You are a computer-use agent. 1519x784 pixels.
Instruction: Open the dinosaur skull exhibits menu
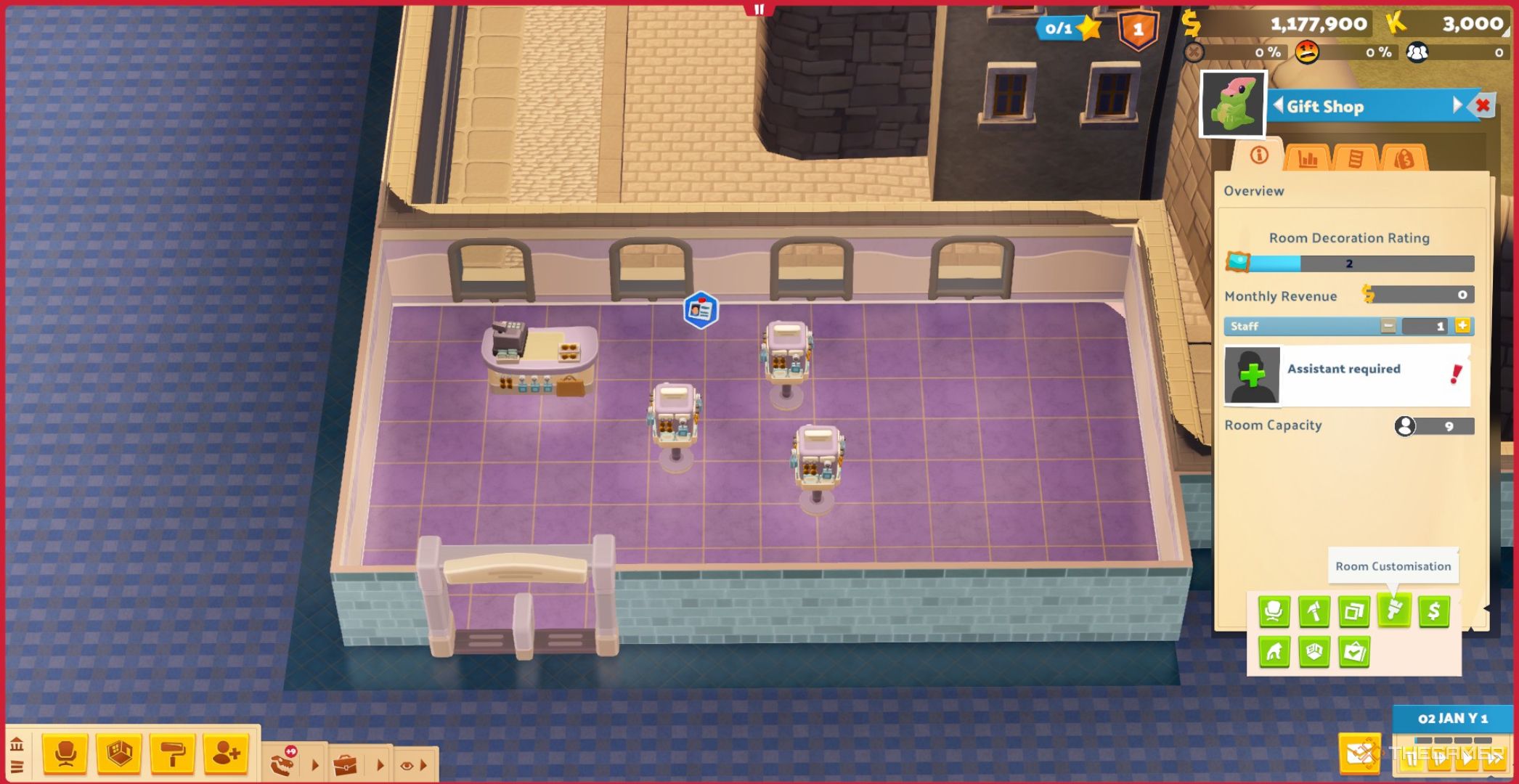[x=283, y=764]
